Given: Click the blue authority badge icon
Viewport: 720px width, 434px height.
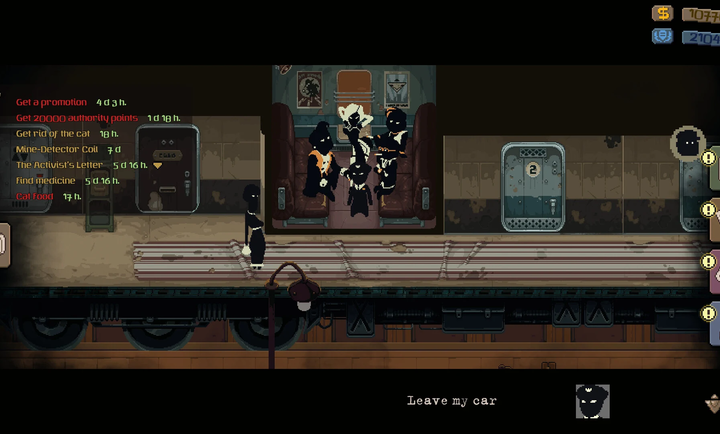Looking at the screenshot, I should (662, 36).
